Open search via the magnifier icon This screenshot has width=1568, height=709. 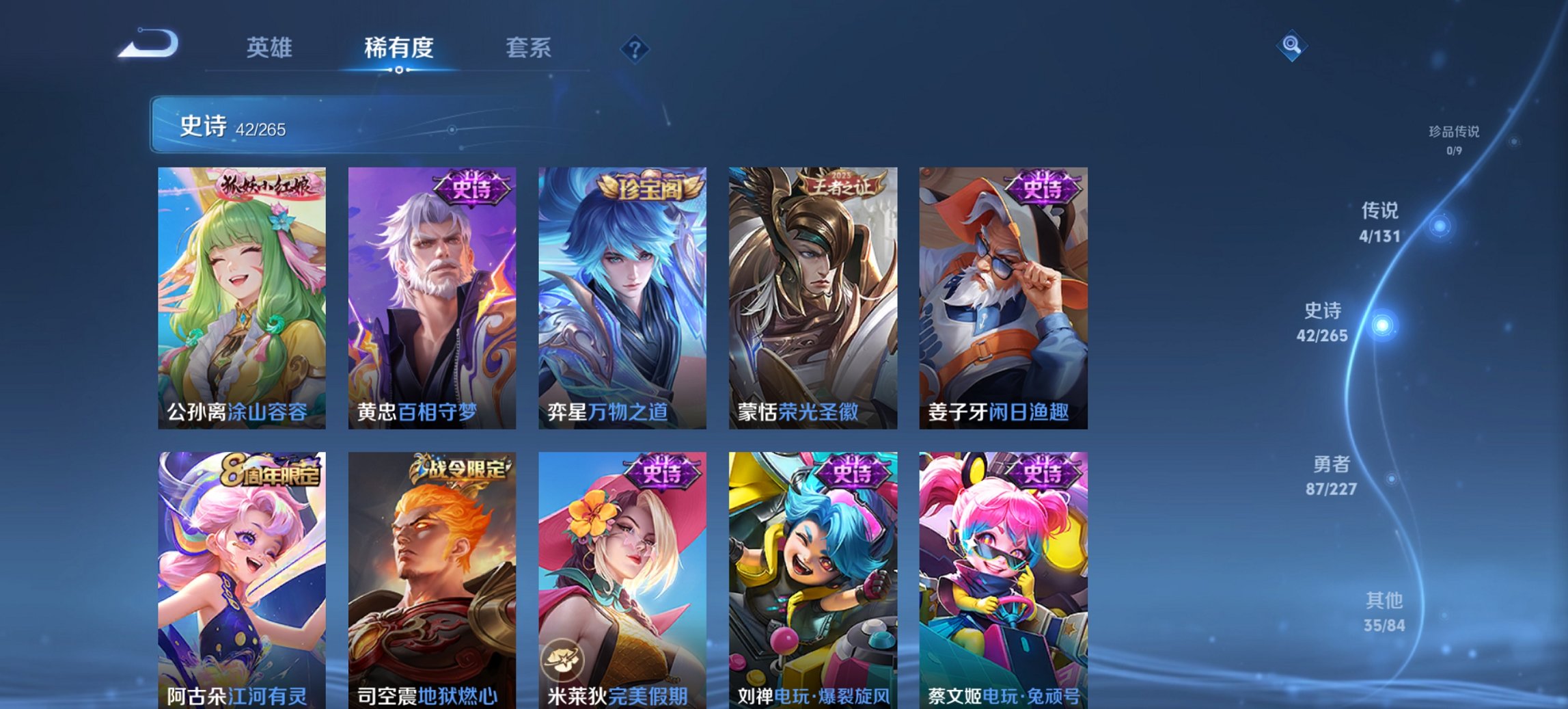[1291, 47]
